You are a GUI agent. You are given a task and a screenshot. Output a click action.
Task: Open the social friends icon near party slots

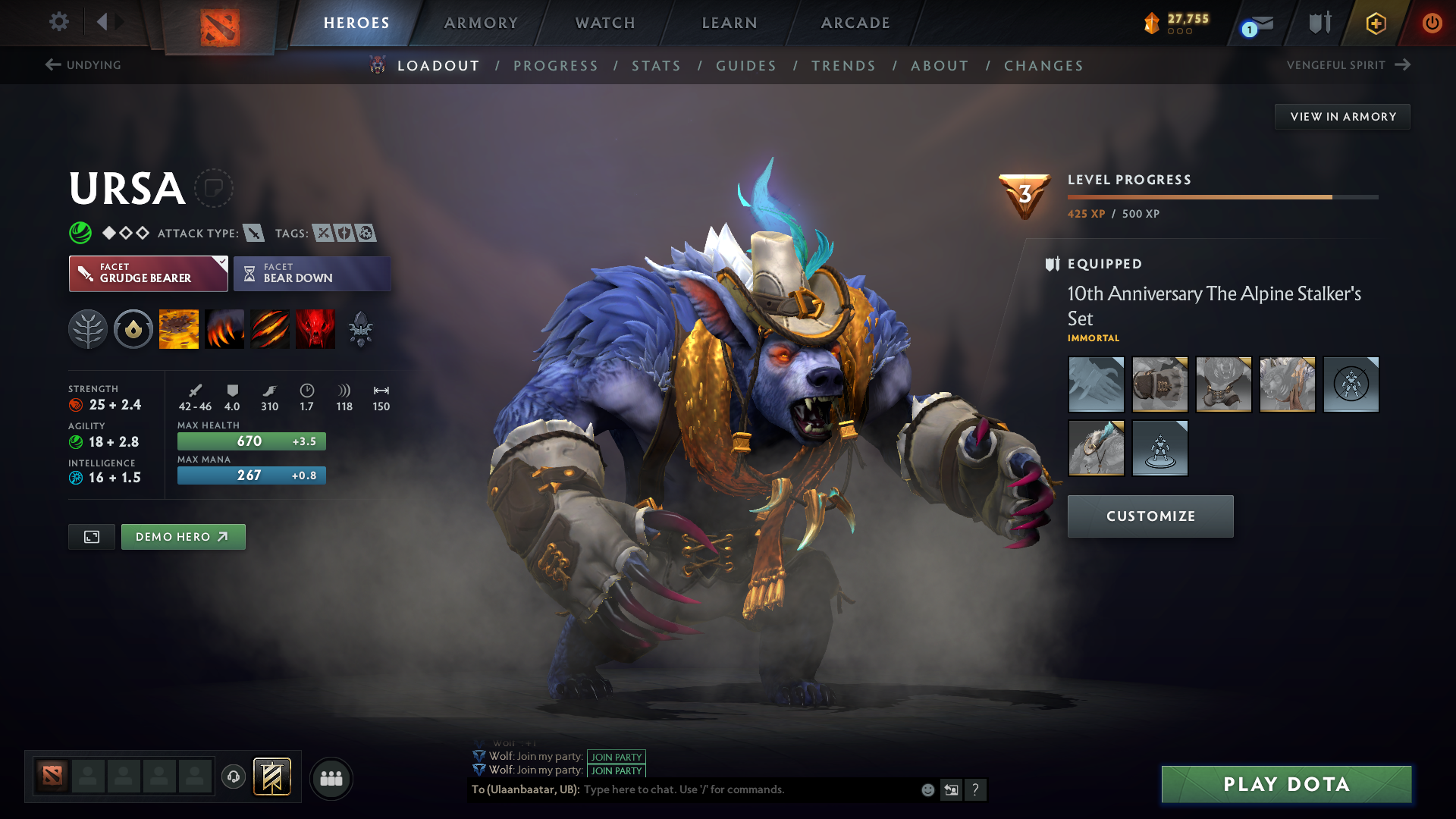[331, 778]
